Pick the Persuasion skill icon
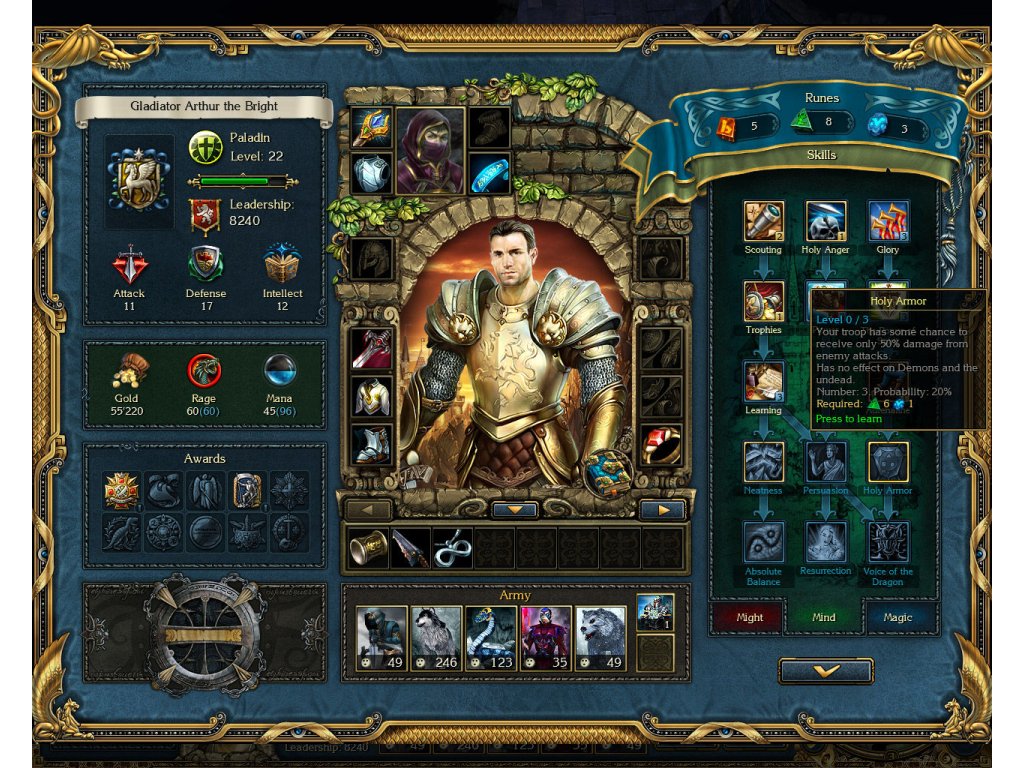This screenshot has width=1024, height=768. [826, 462]
